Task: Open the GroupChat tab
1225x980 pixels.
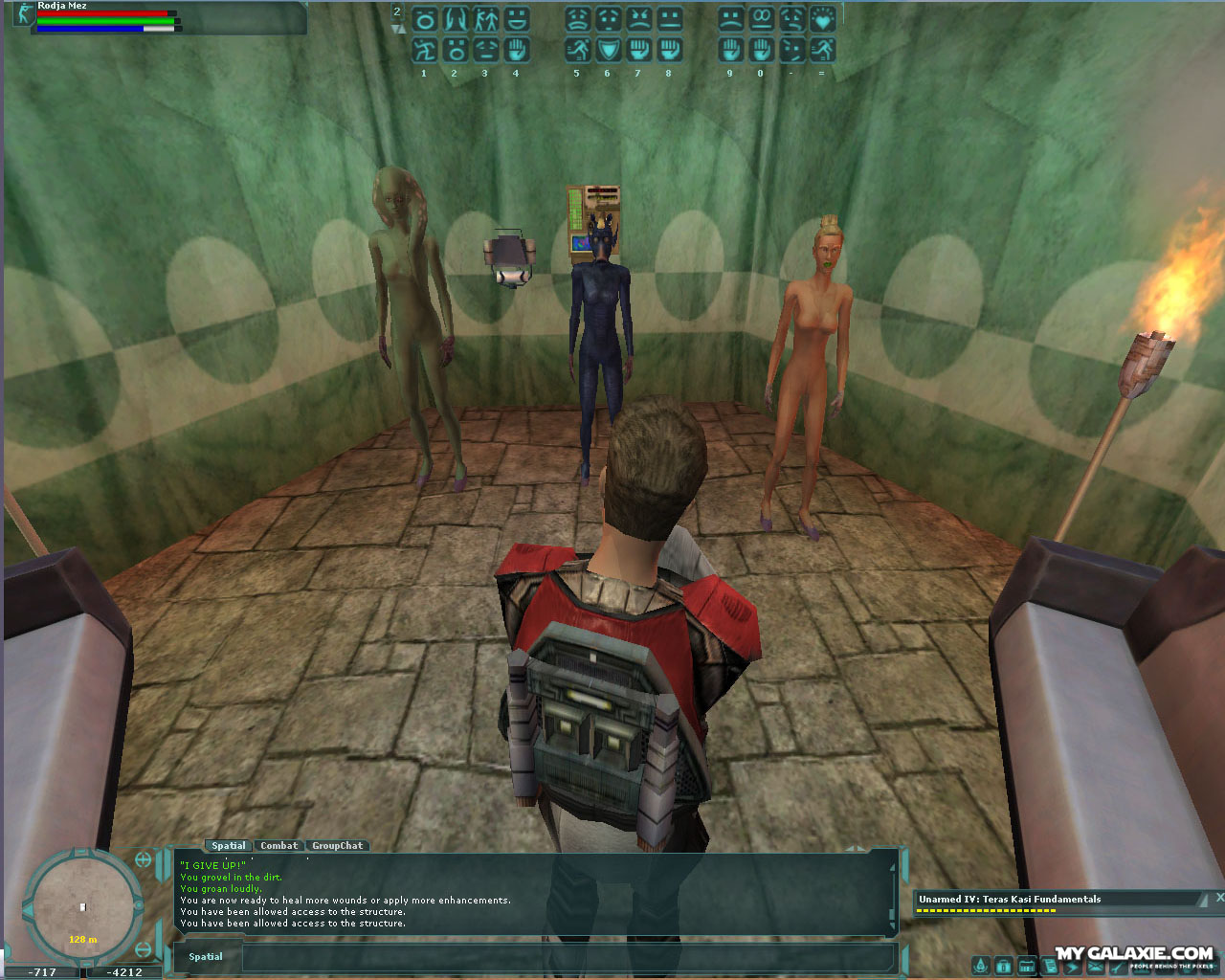Action: coord(337,846)
